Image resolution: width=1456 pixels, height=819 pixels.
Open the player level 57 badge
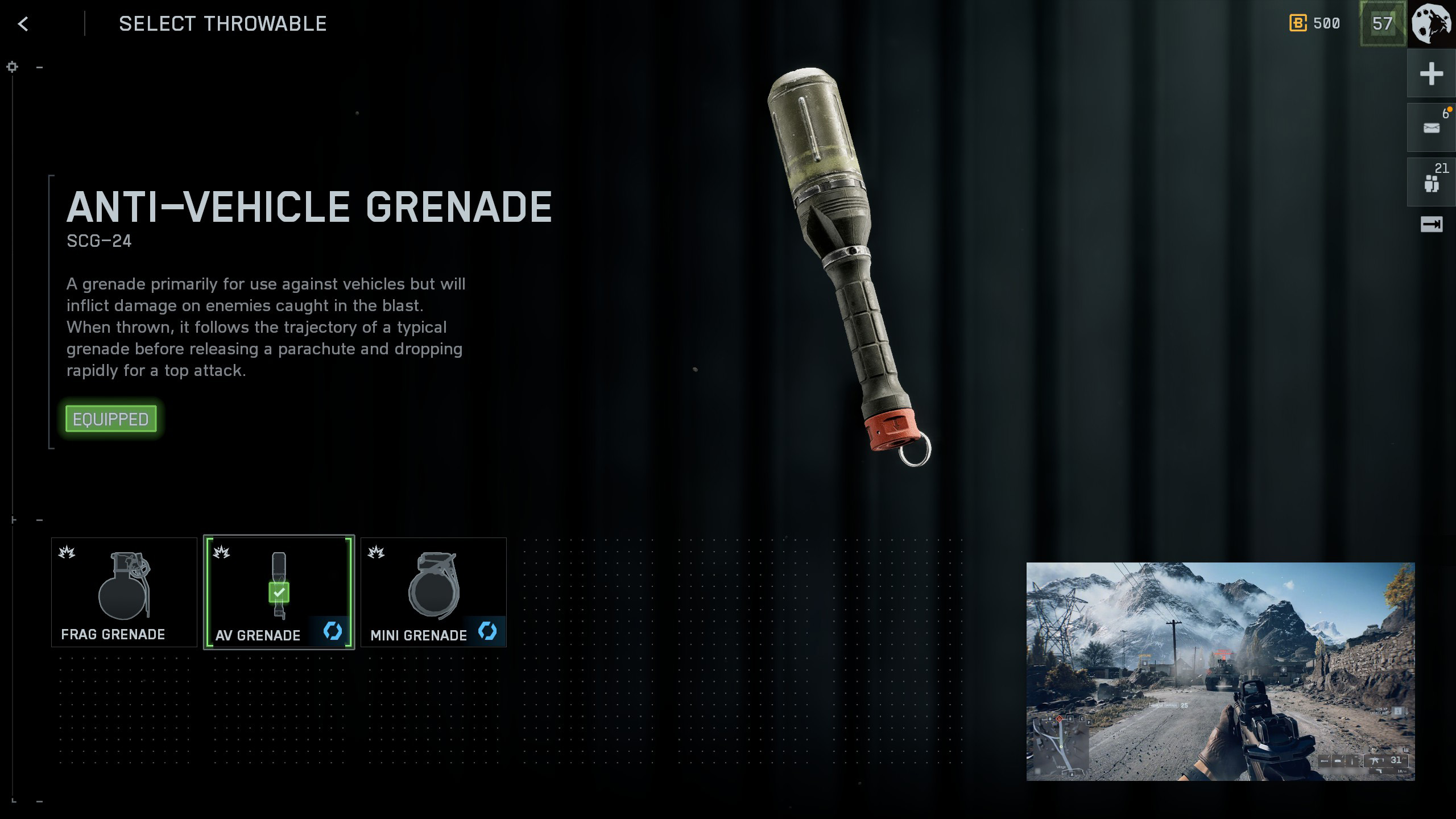pos(1382,24)
